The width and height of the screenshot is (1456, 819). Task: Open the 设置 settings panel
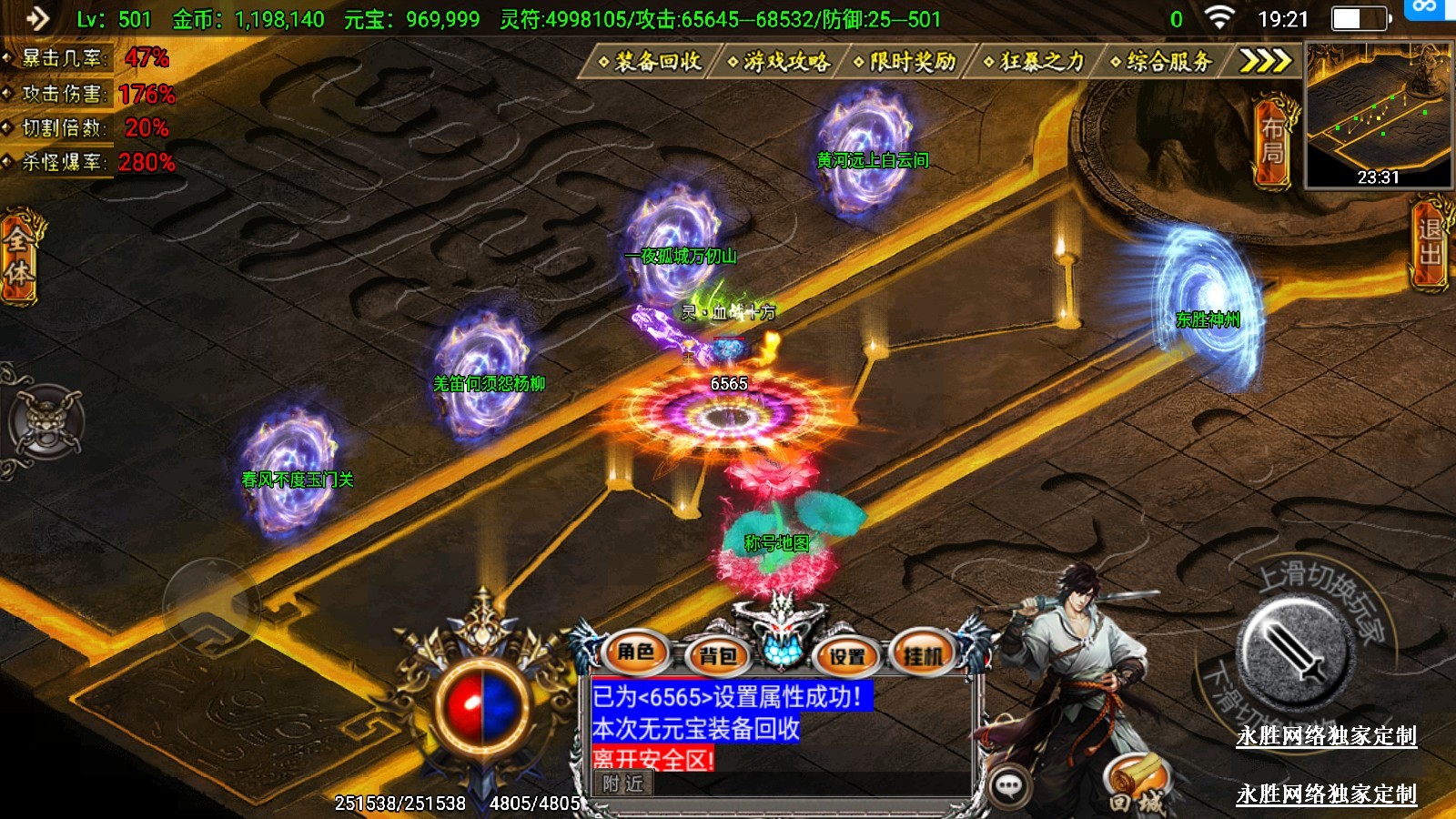[x=847, y=655]
